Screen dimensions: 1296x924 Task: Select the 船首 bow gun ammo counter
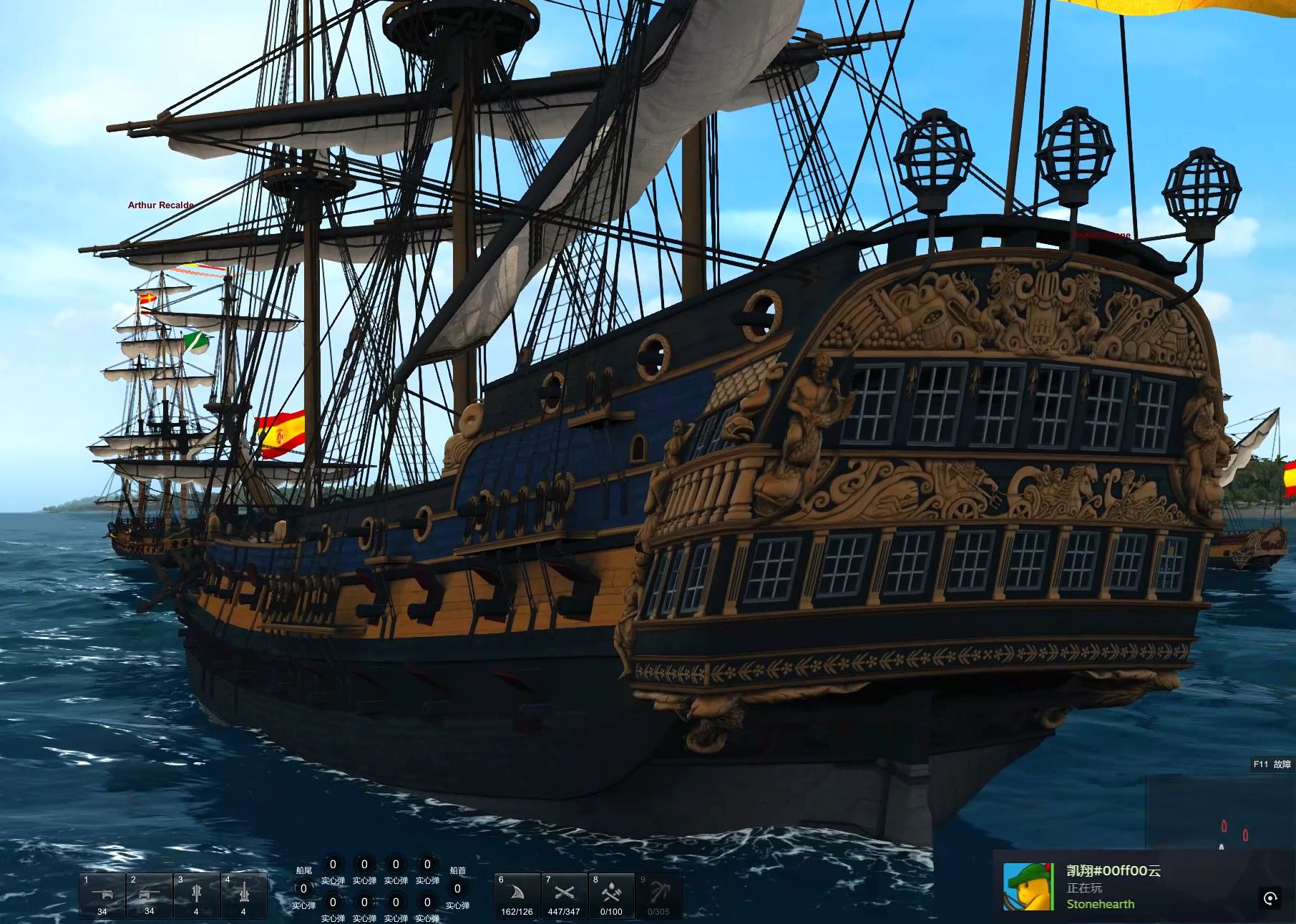457,889
